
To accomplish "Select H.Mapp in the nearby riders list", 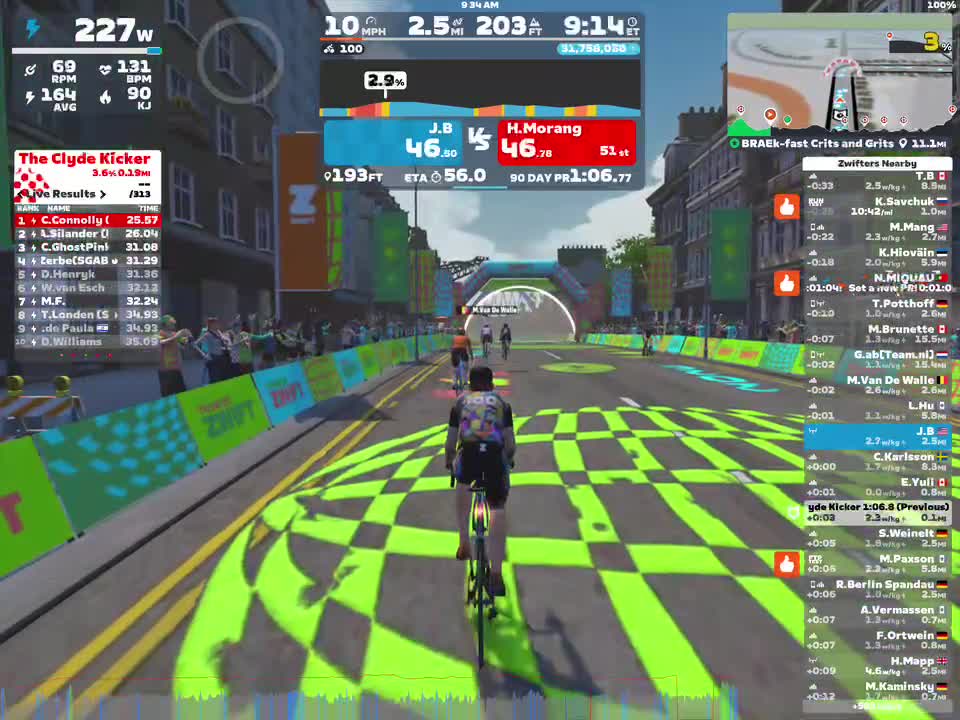I will coord(877,666).
